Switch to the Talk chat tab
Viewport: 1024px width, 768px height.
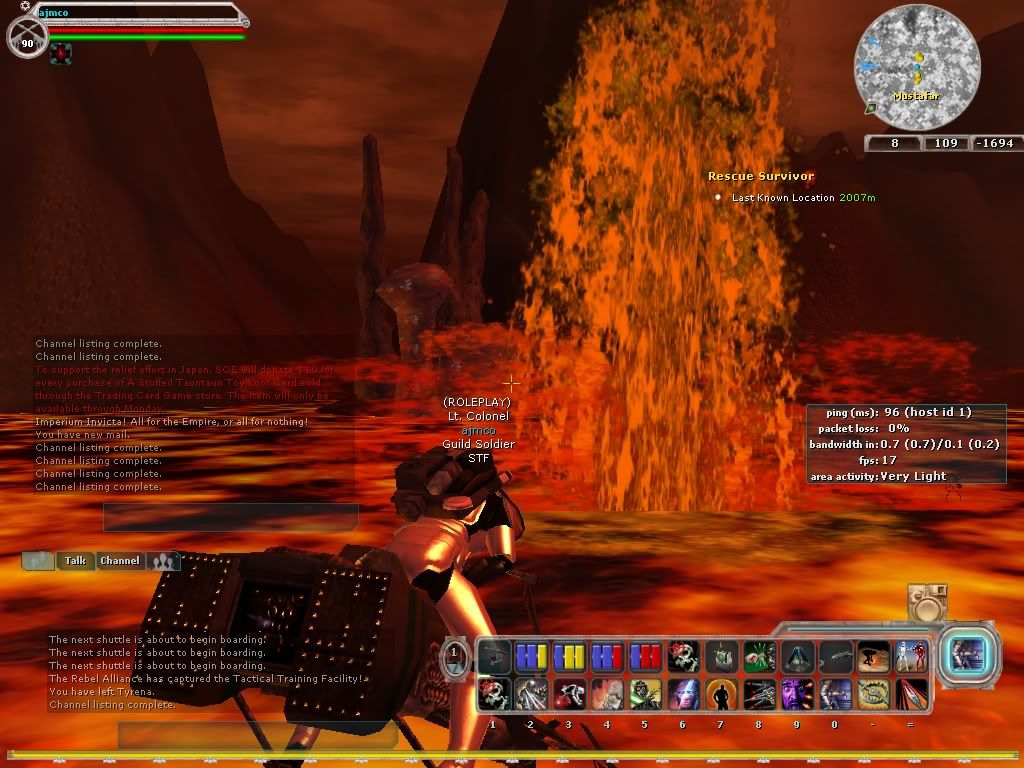pyautogui.click(x=75, y=561)
